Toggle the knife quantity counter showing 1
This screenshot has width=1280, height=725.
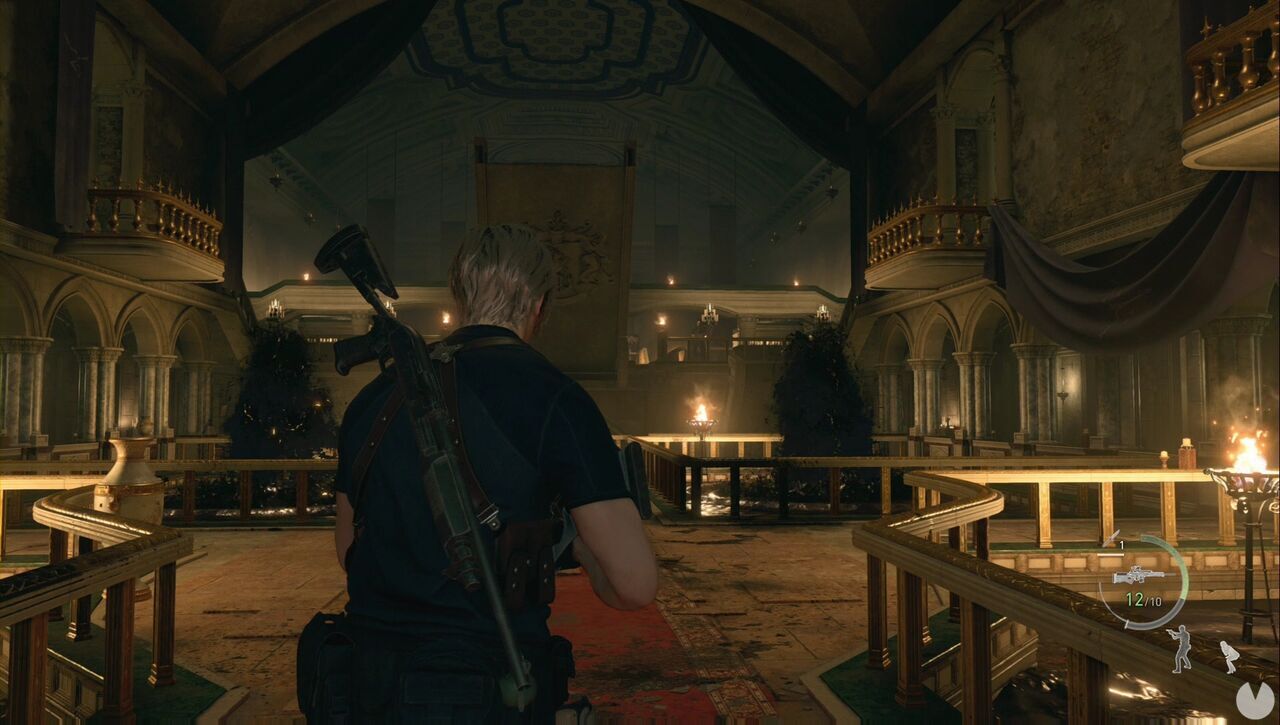click(x=1120, y=544)
